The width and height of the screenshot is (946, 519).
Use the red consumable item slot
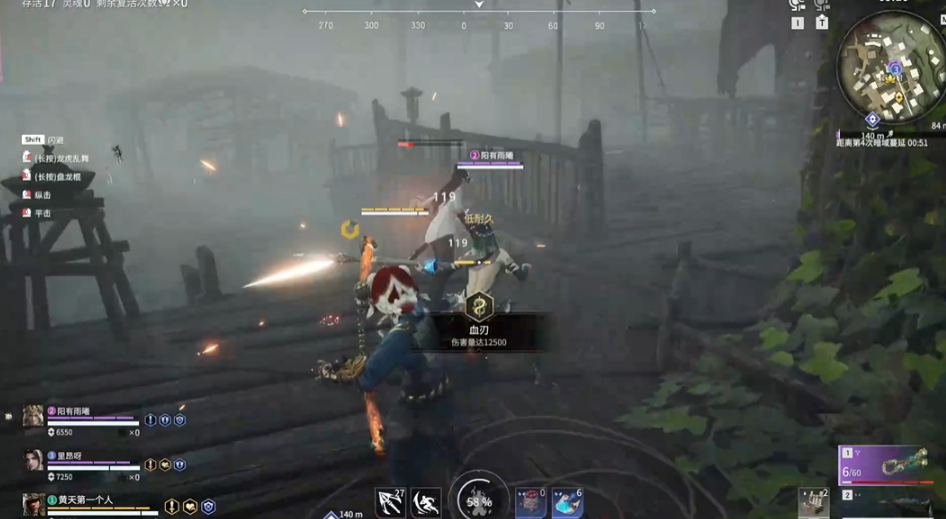[x=529, y=502]
